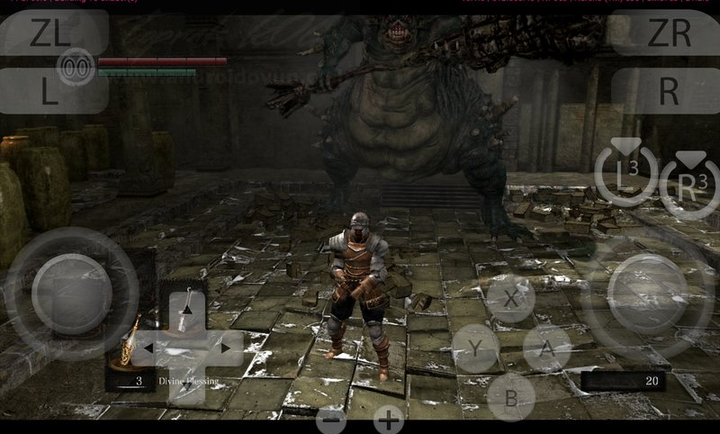Tap the ZL trigger button
Viewport: 720px width, 434px height.
pos(50,33)
